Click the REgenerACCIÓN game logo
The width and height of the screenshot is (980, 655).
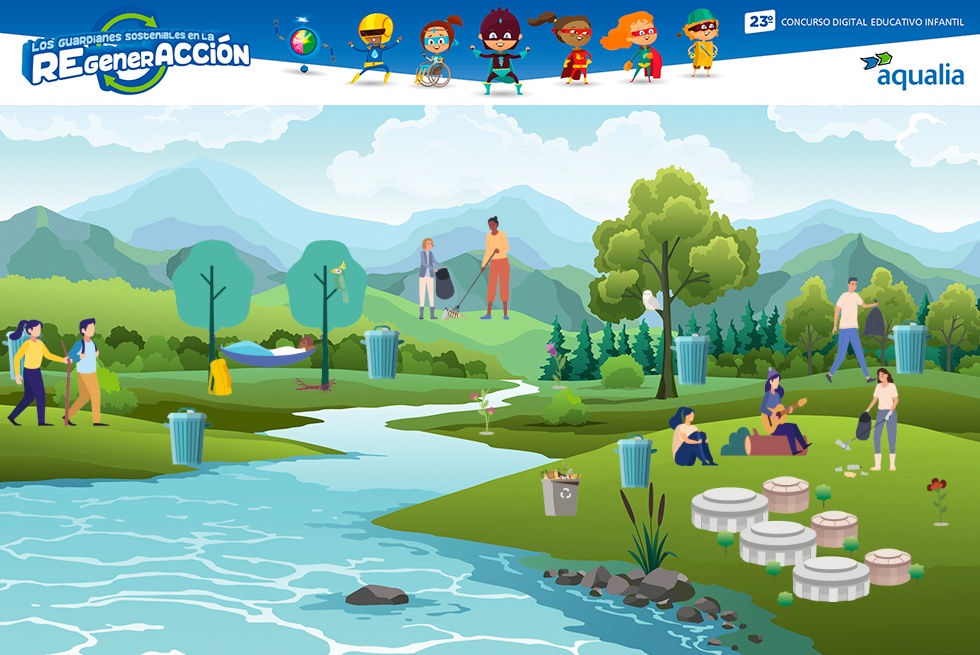135,55
